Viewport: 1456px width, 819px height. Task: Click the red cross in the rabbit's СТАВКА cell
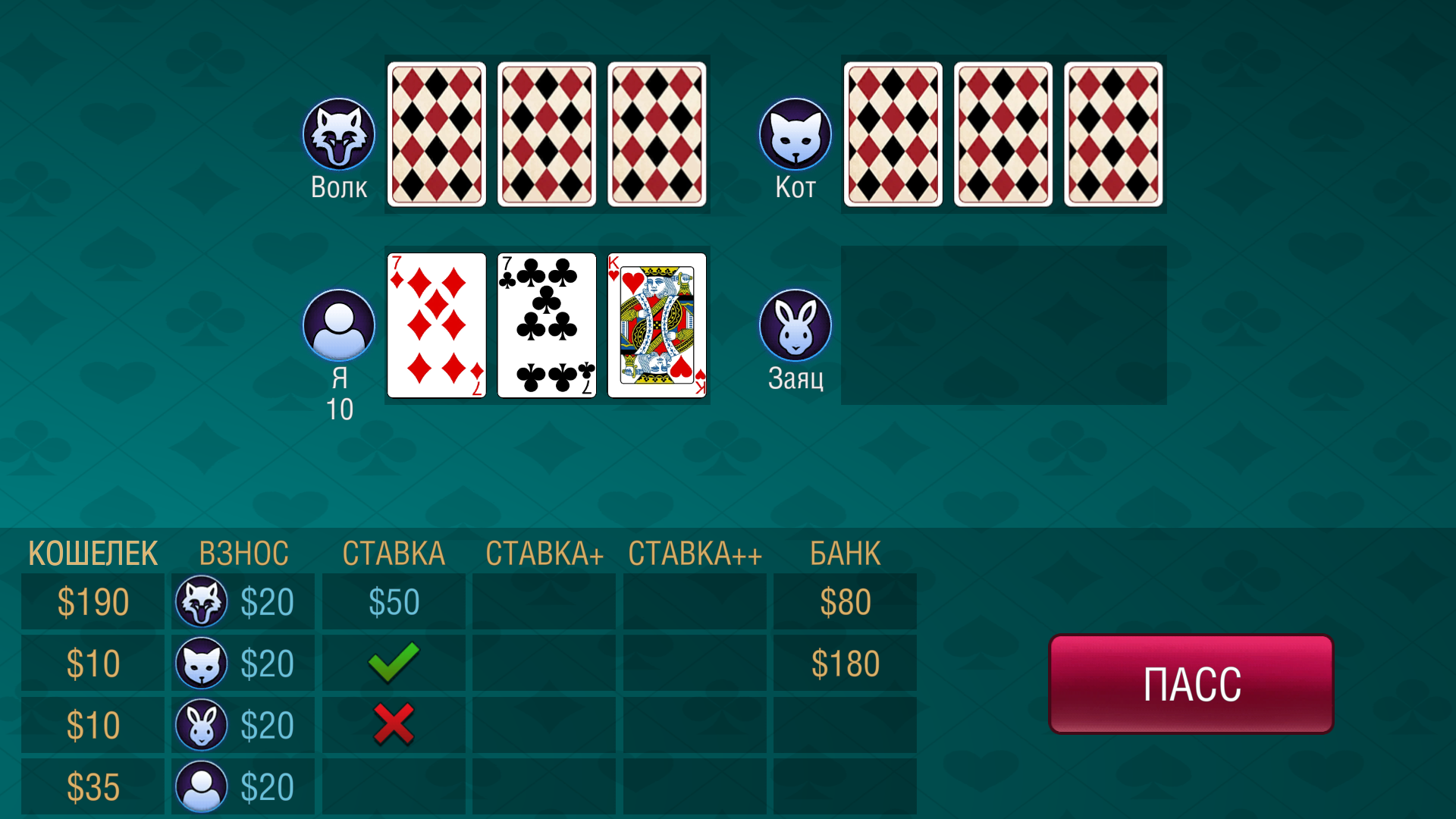[x=393, y=726]
